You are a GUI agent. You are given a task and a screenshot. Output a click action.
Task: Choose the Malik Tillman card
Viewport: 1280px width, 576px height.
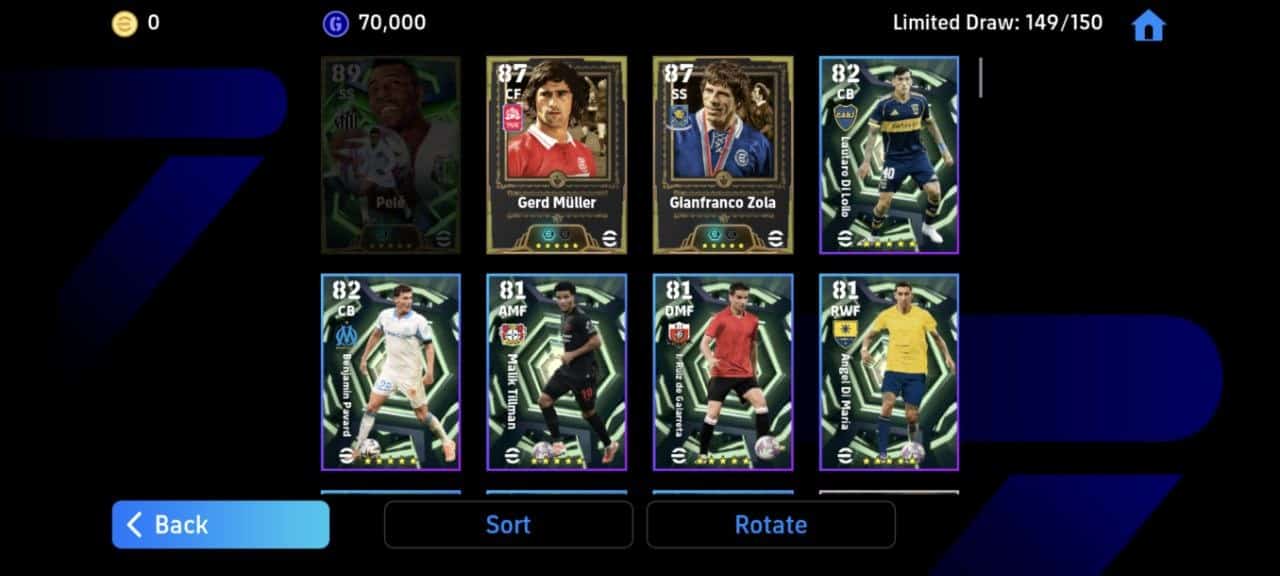[x=556, y=371]
